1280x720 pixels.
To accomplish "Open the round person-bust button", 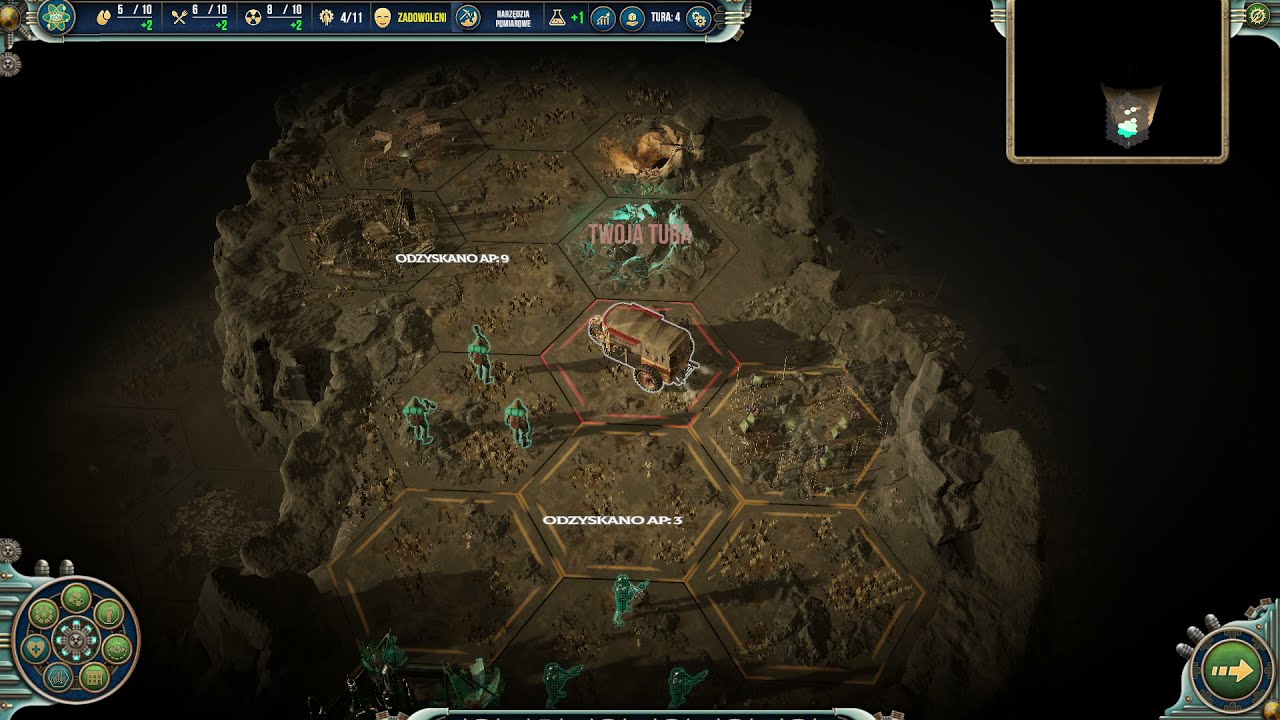I will pyautogui.click(x=632, y=17).
